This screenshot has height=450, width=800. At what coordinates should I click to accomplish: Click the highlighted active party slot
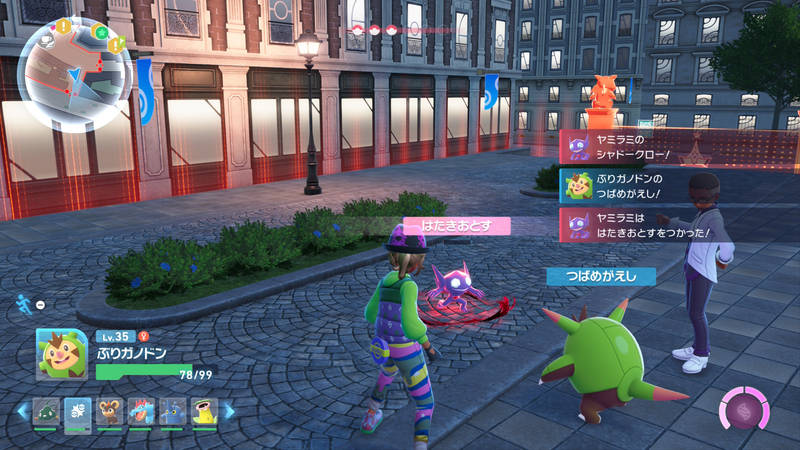tap(78, 411)
